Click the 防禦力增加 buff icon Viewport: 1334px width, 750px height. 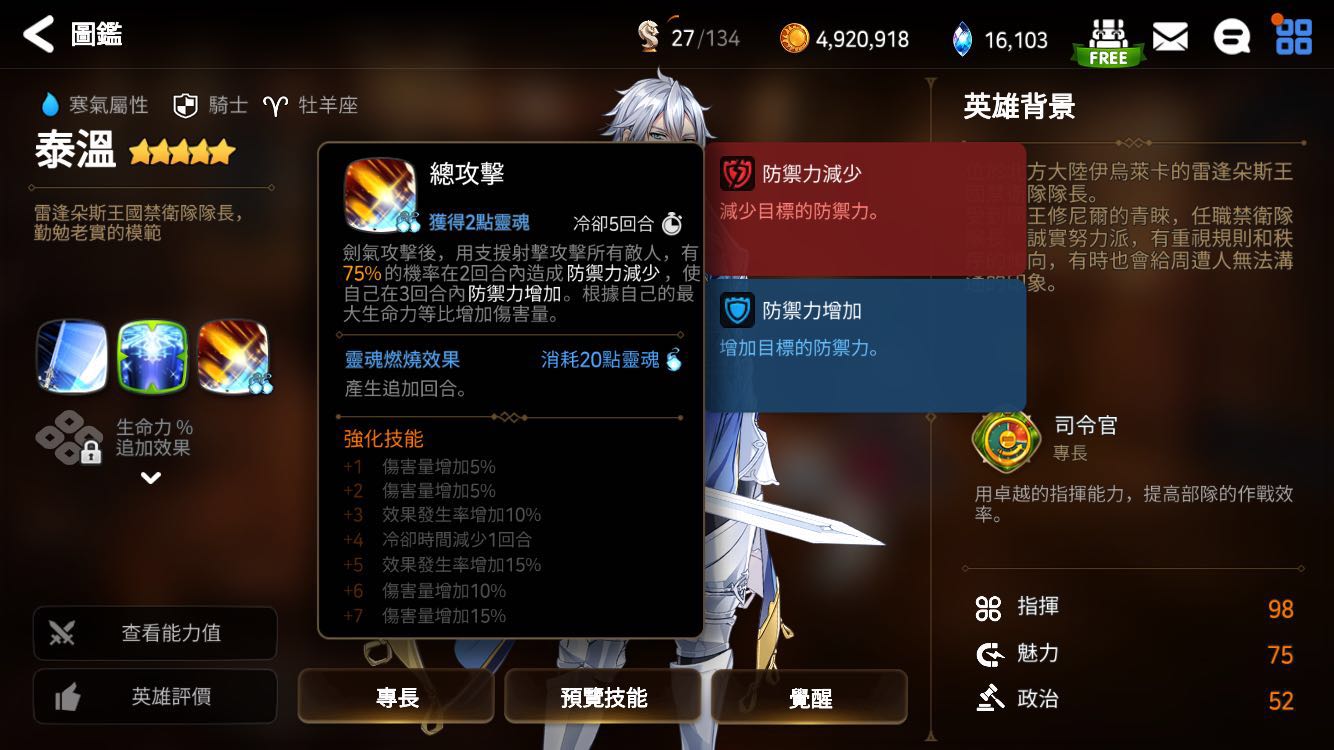(x=739, y=310)
